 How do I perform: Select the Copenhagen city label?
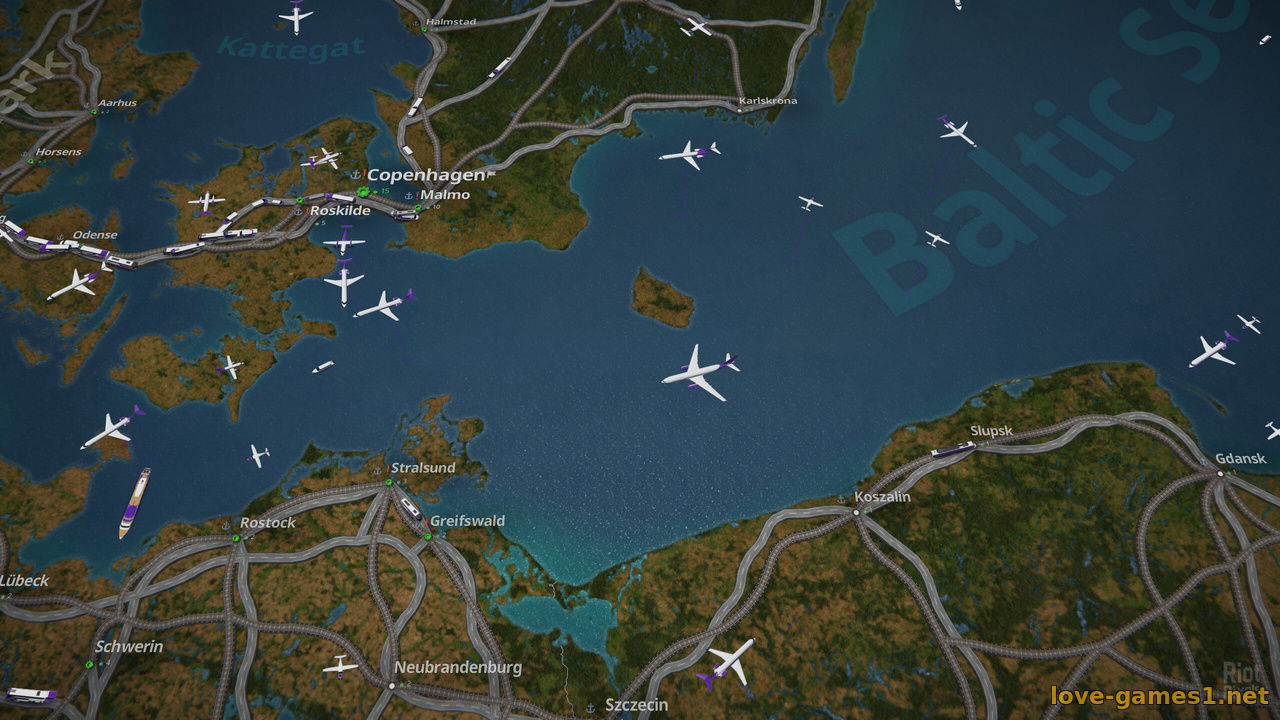click(x=425, y=175)
